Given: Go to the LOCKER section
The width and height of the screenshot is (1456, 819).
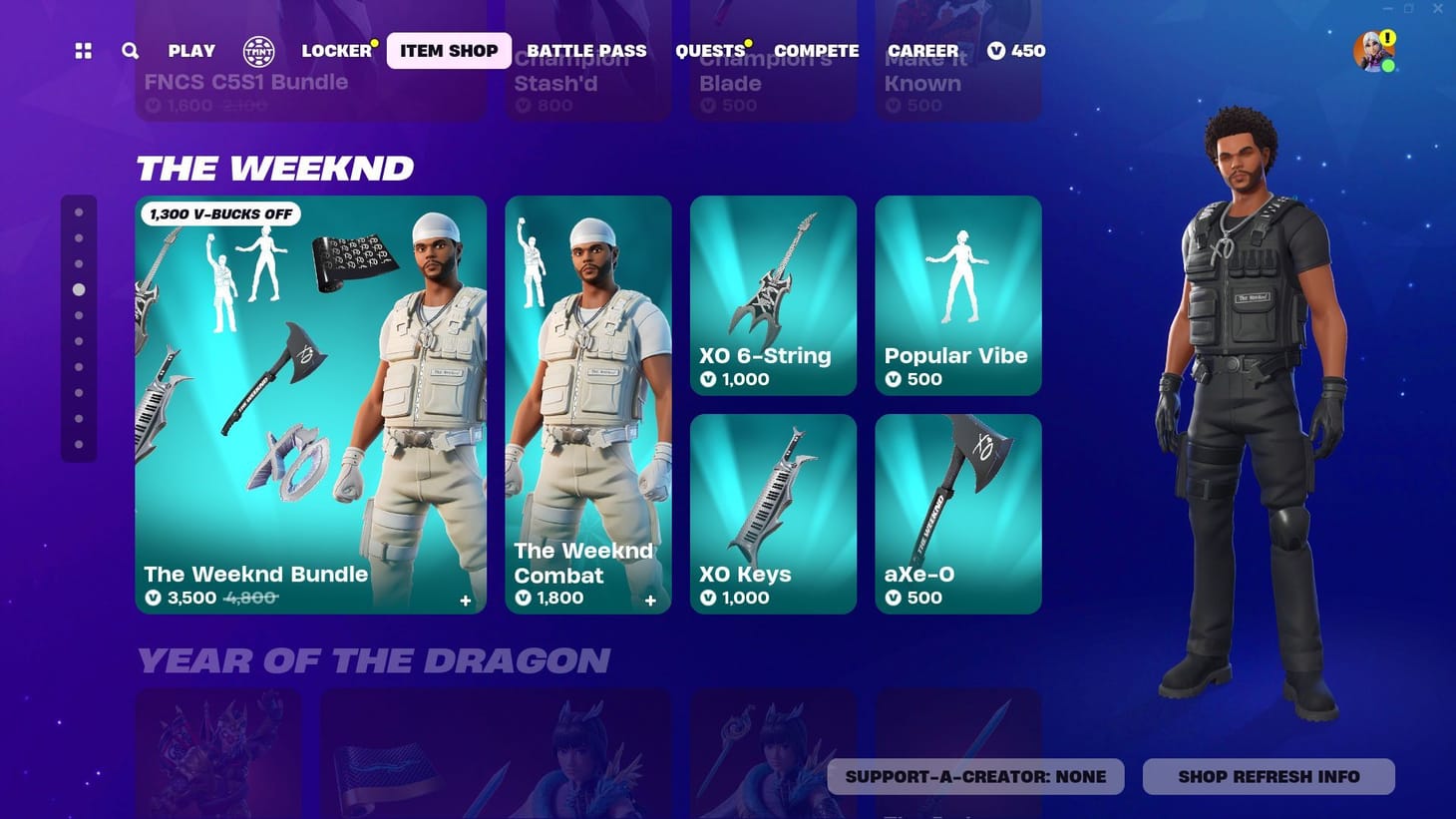Looking at the screenshot, I should coord(336,50).
